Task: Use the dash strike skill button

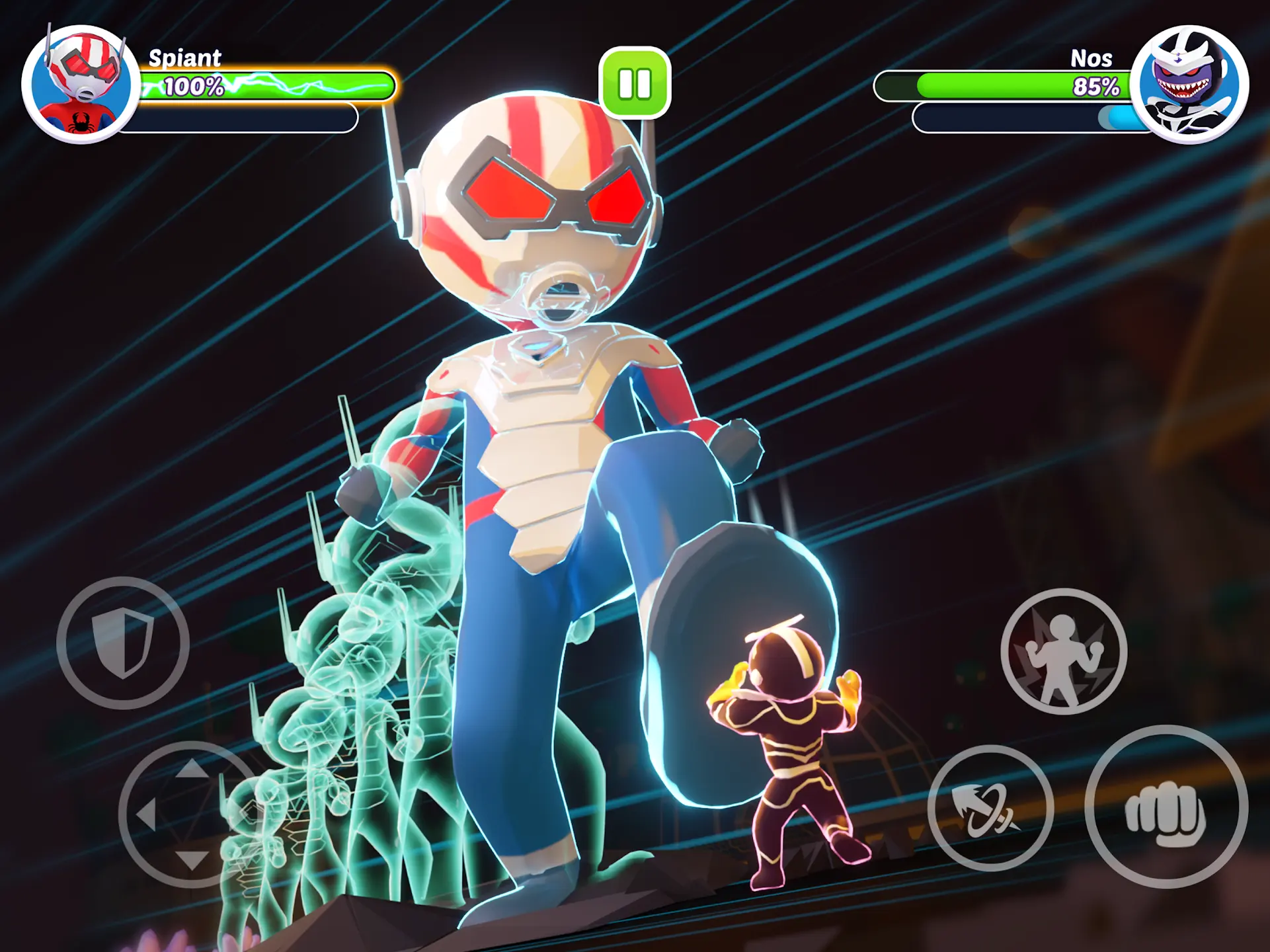Action: click(x=990, y=808)
